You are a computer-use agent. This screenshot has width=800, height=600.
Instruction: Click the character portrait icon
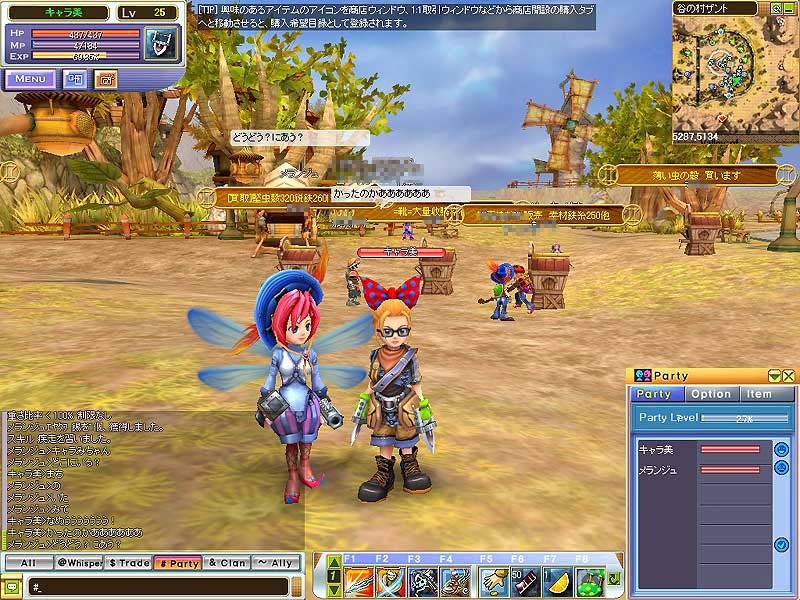tap(159, 43)
